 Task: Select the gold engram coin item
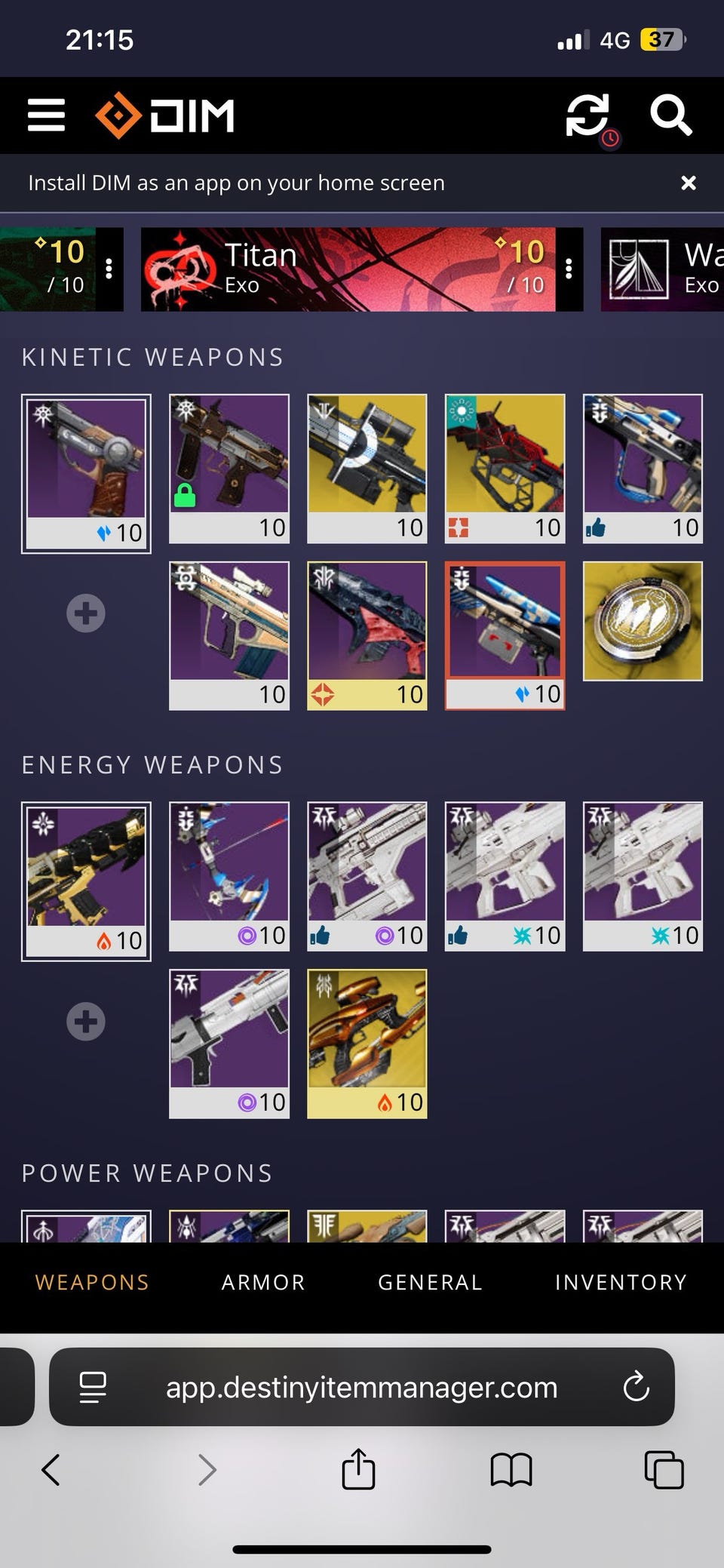[643, 621]
